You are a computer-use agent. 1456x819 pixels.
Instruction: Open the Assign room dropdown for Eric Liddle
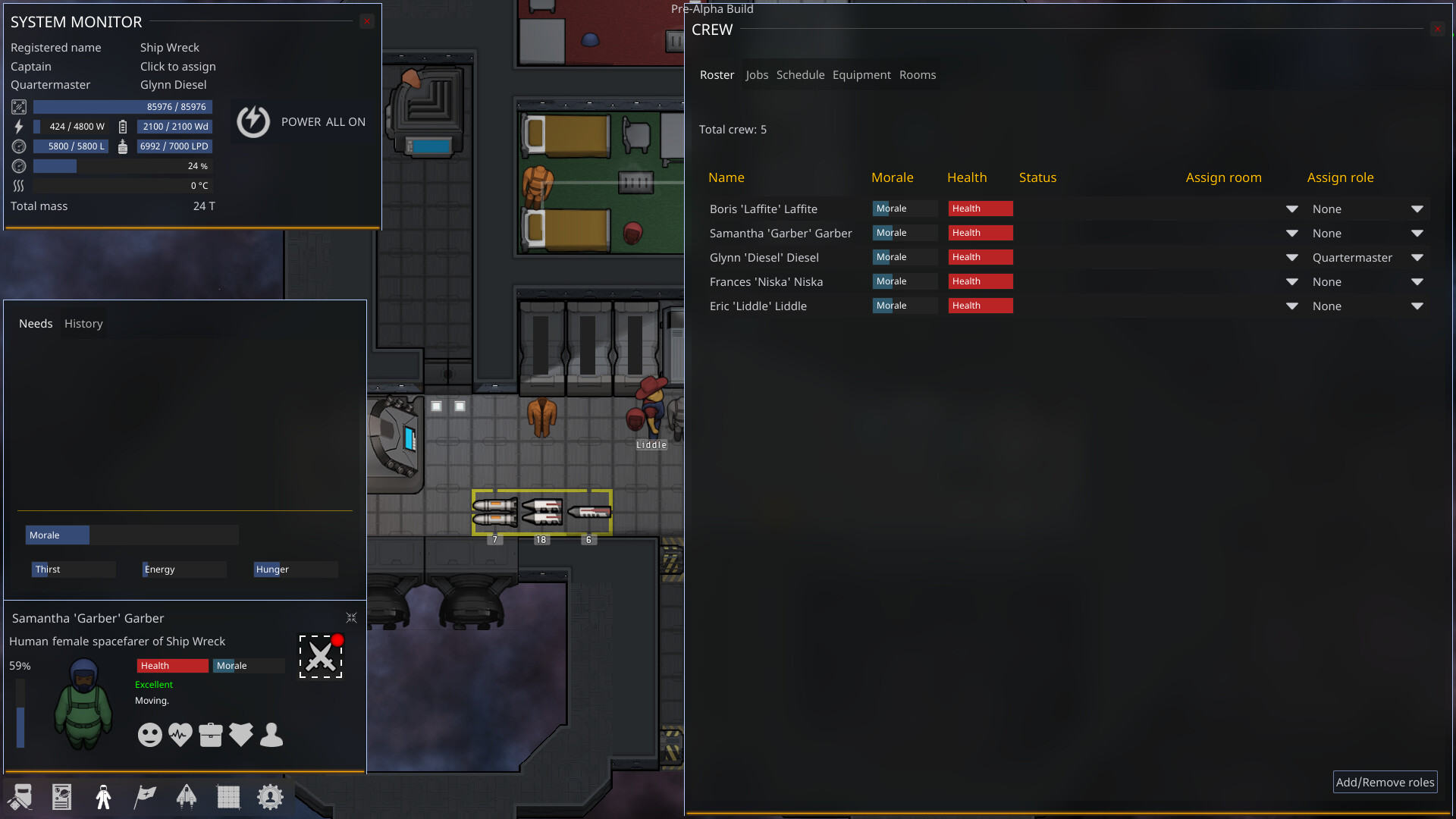(x=1291, y=306)
